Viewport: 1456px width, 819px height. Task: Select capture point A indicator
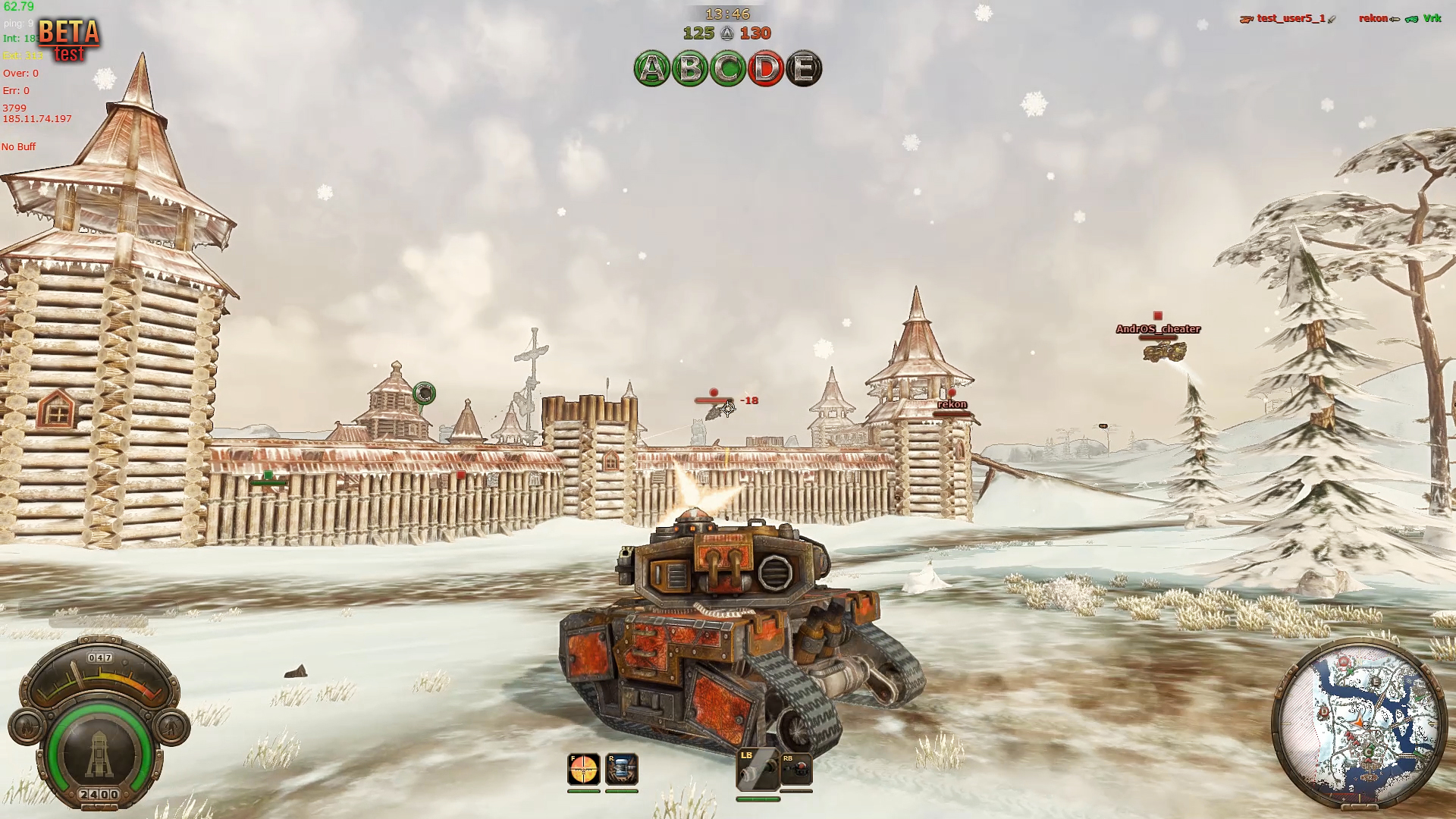click(651, 69)
